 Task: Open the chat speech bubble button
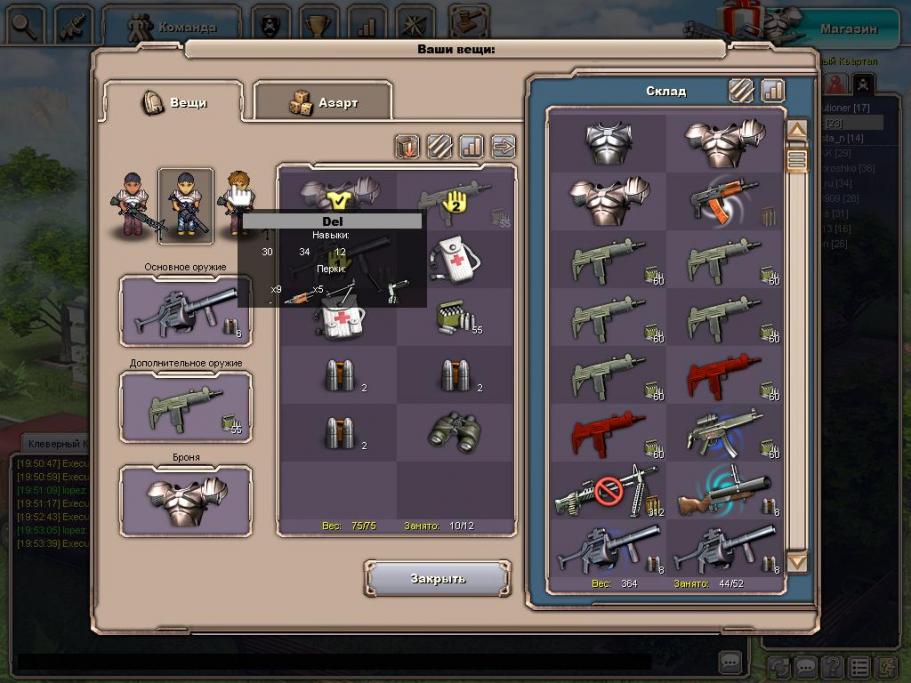tap(730, 661)
